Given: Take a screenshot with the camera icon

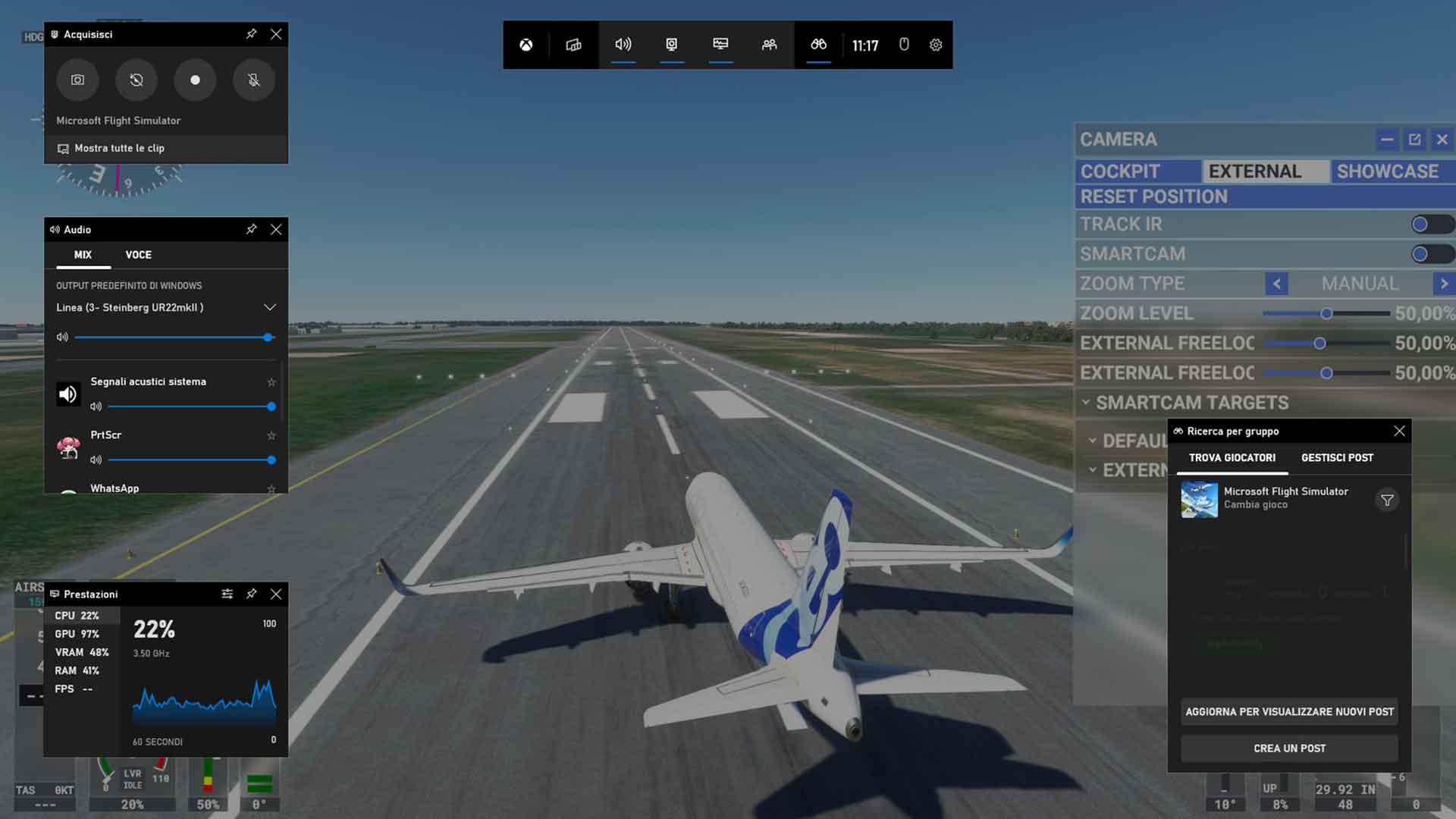Looking at the screenshot, I should 77,80.
